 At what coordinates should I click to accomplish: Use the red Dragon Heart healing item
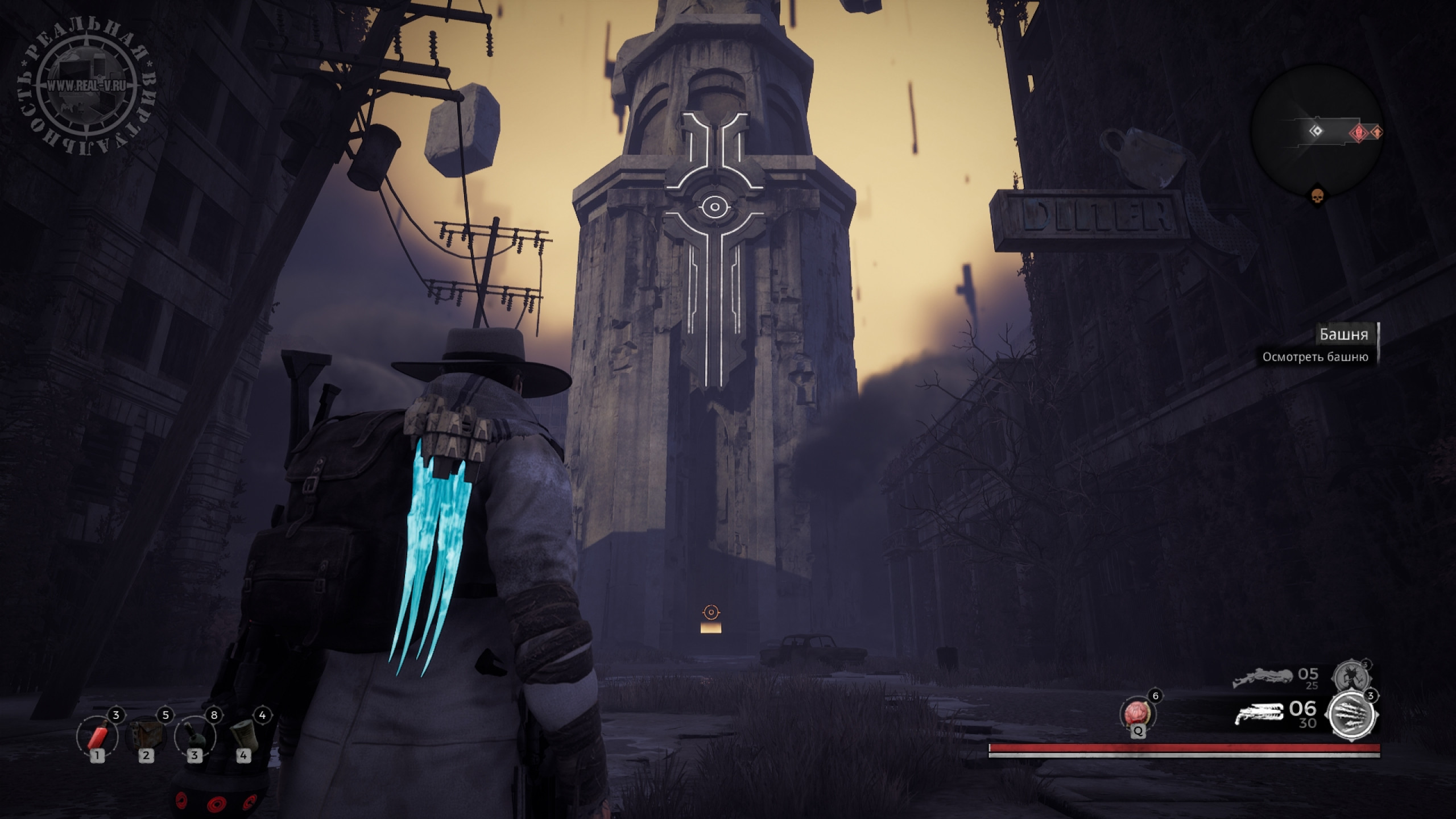pyautogui.click(x=1138, y=714)
